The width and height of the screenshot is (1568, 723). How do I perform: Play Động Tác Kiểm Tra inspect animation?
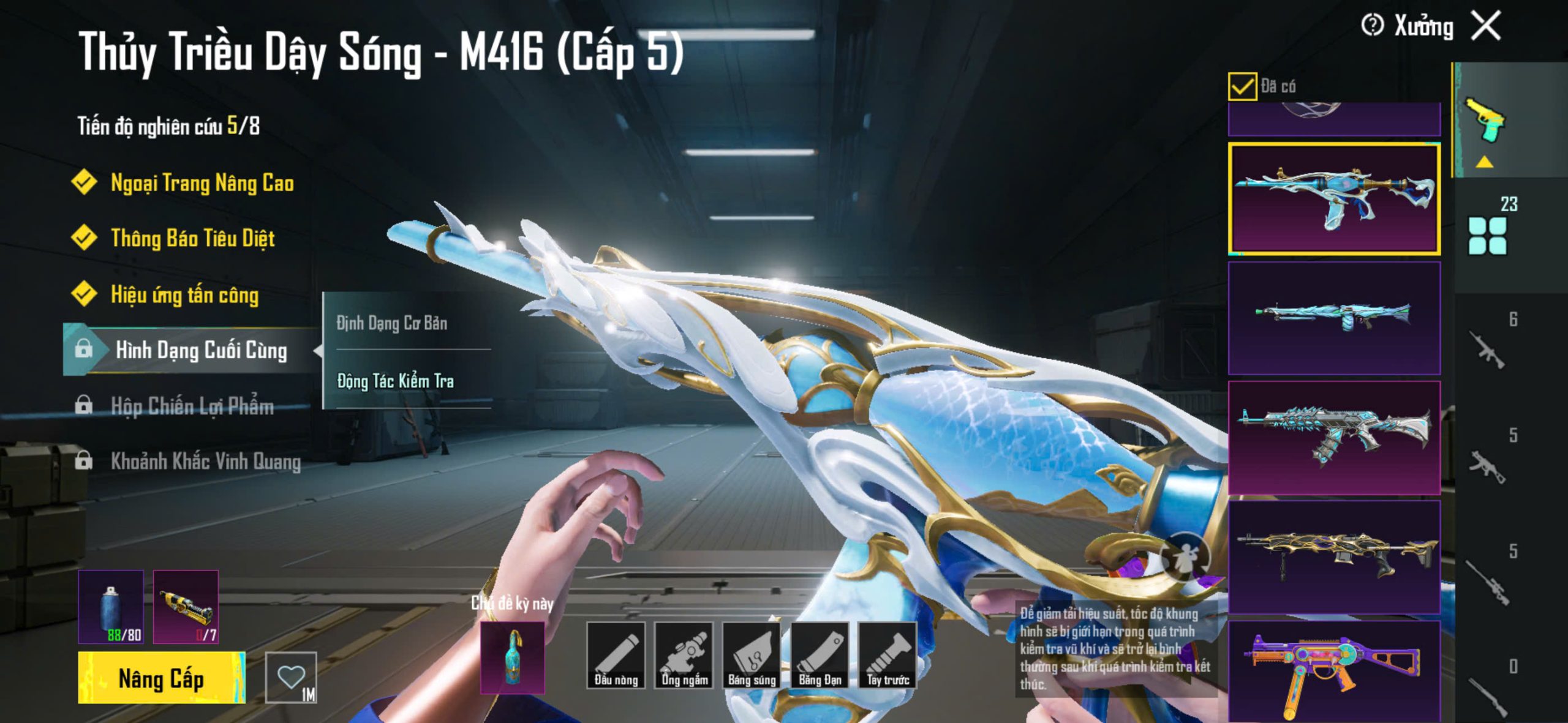click(396, 381)
